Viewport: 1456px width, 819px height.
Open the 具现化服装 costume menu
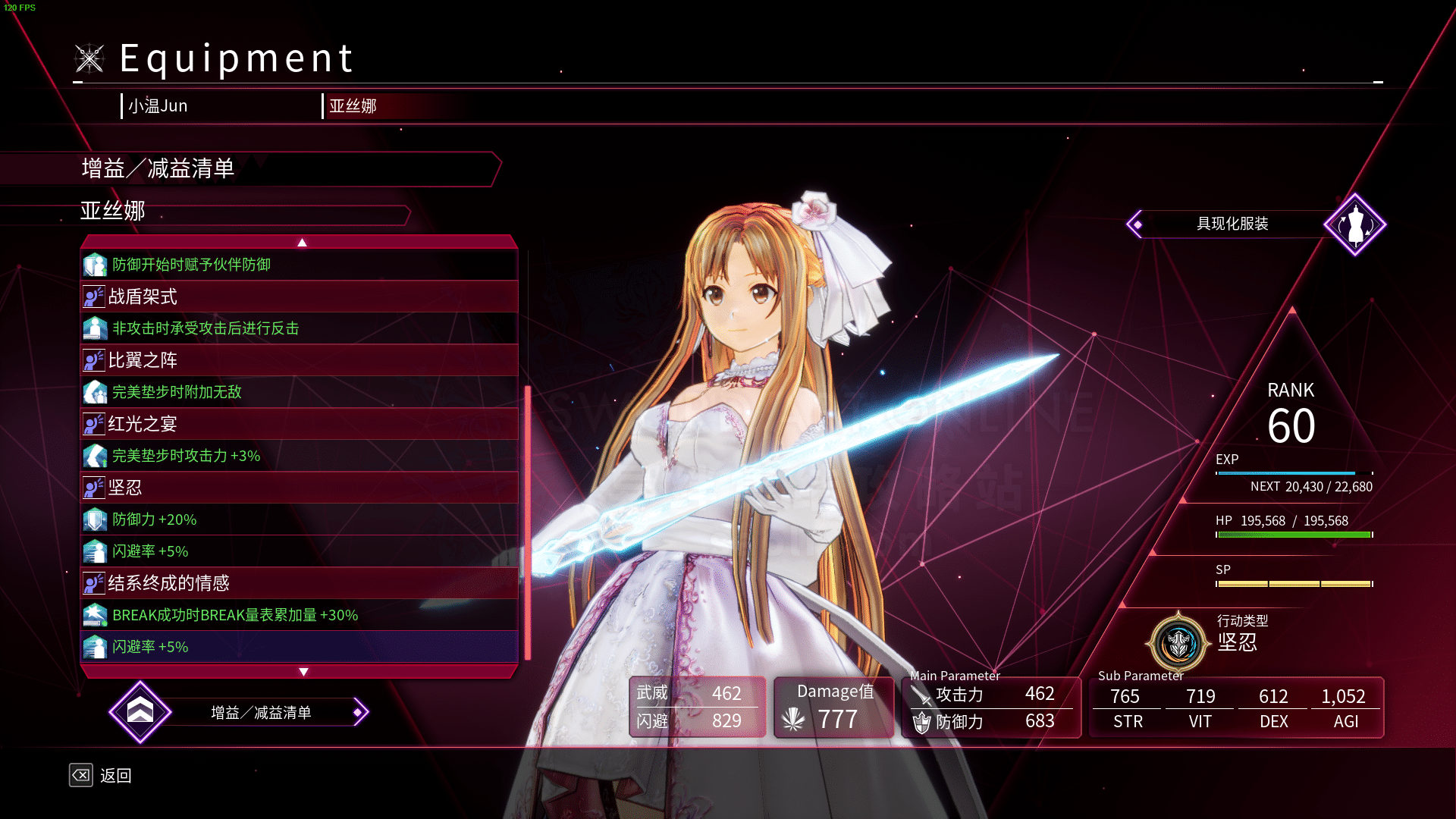(x=1232, y=224)
